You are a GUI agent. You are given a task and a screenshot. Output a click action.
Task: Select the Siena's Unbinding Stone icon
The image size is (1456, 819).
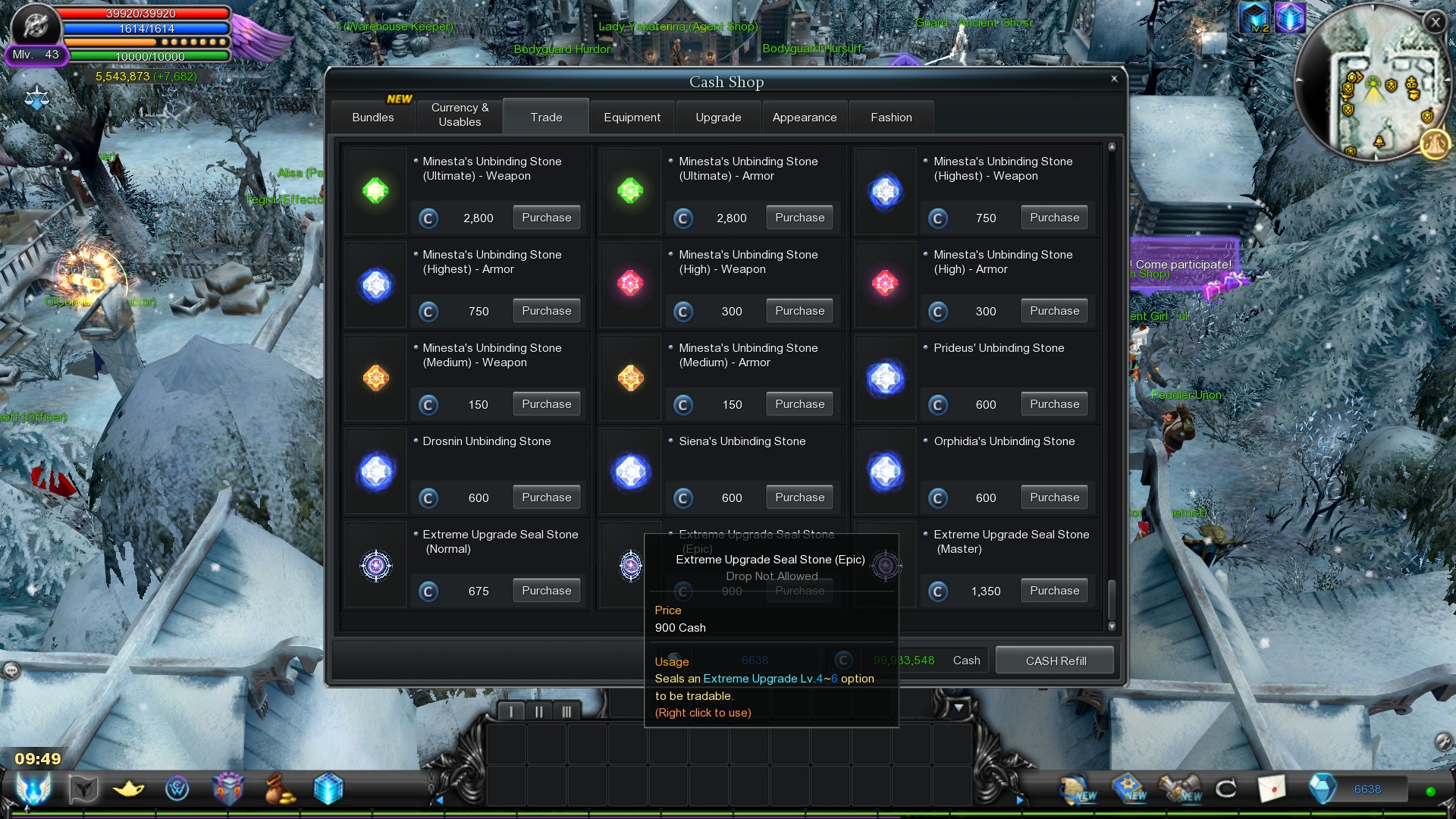tap(630, 472)
